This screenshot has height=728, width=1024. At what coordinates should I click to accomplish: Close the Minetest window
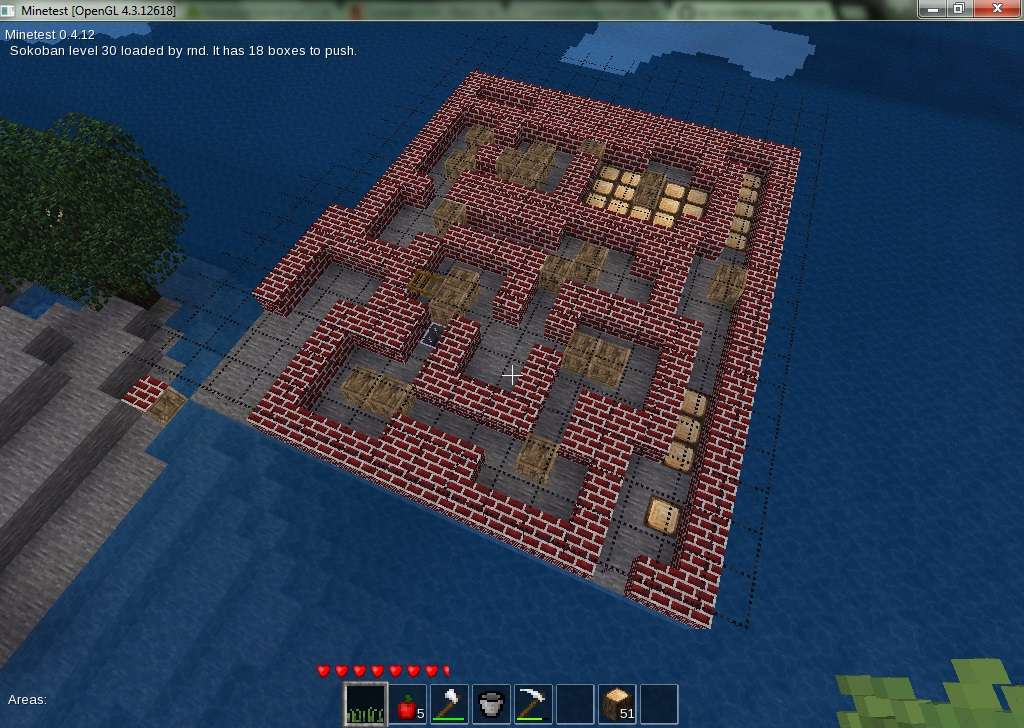(x=995, y=9)
